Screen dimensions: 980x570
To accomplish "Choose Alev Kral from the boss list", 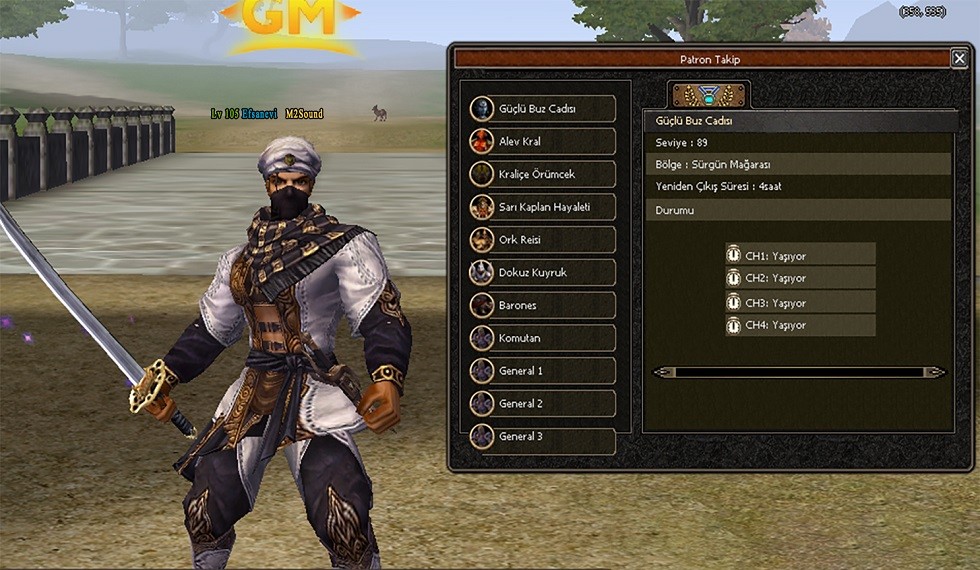I will coord(542,142).
